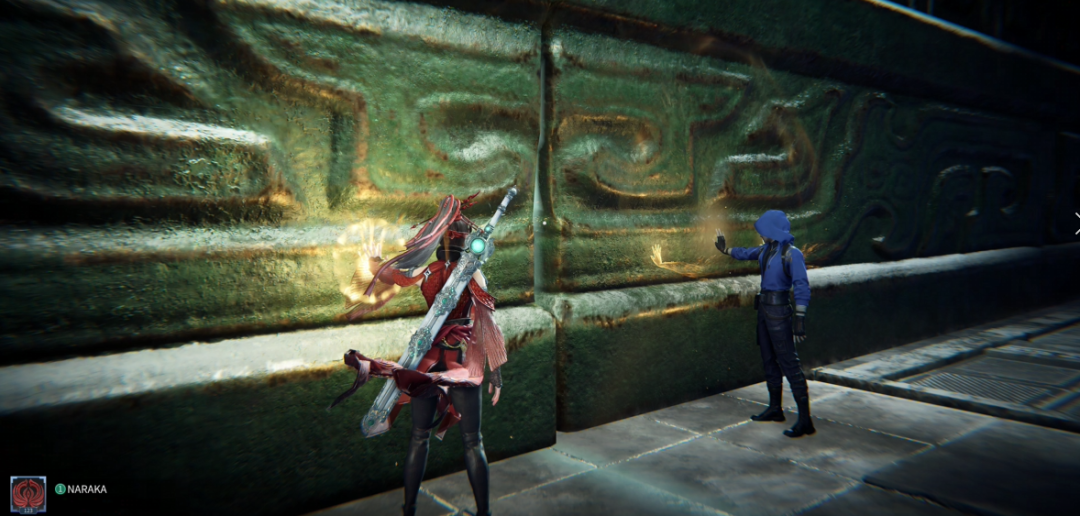Viewport: 1080px width, 516px height.
Task: Open the red phoenix player avatar
Action: tap(28, 493)
